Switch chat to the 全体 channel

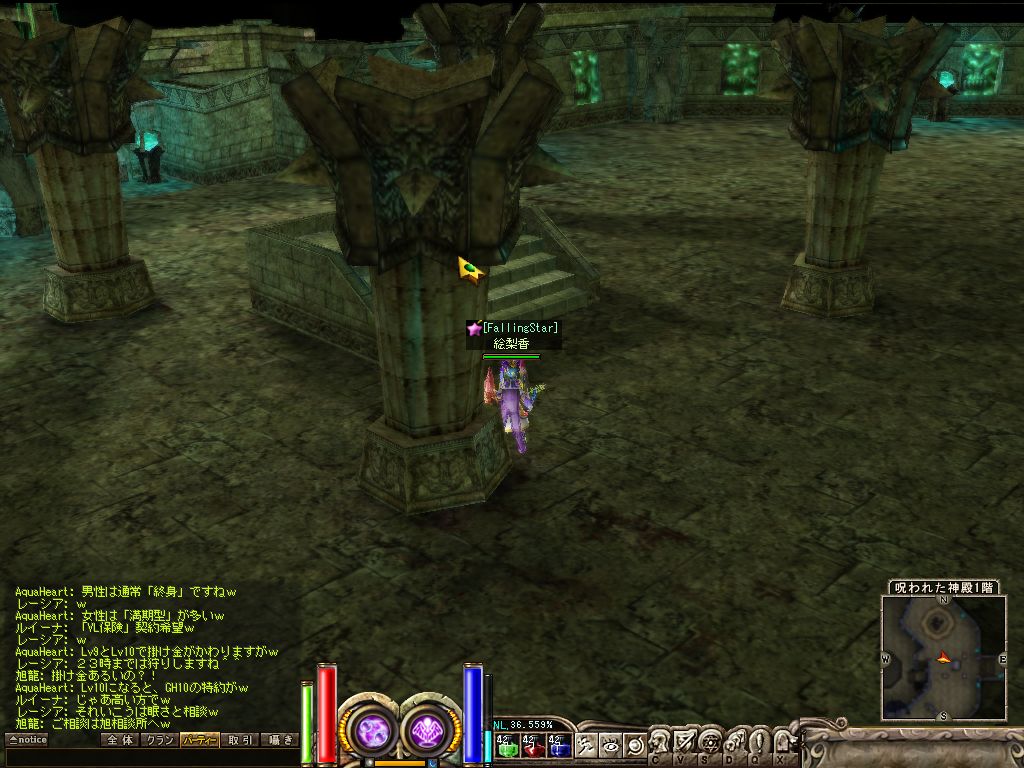click(120, 740)
